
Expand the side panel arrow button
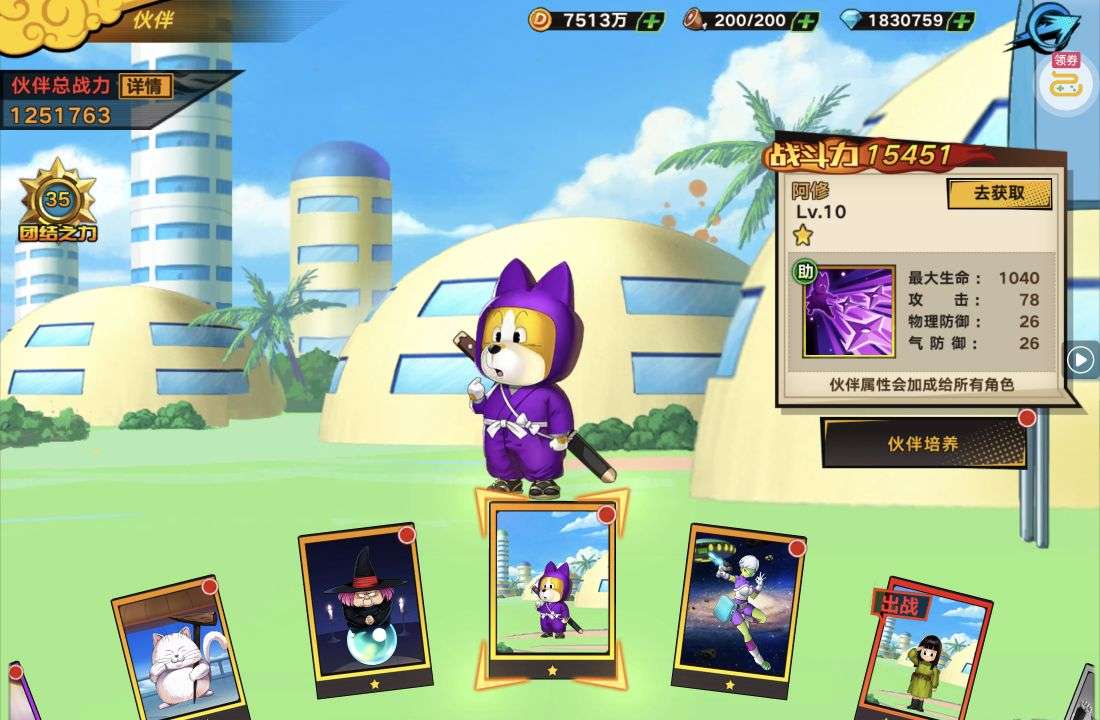click(1080, 359)
